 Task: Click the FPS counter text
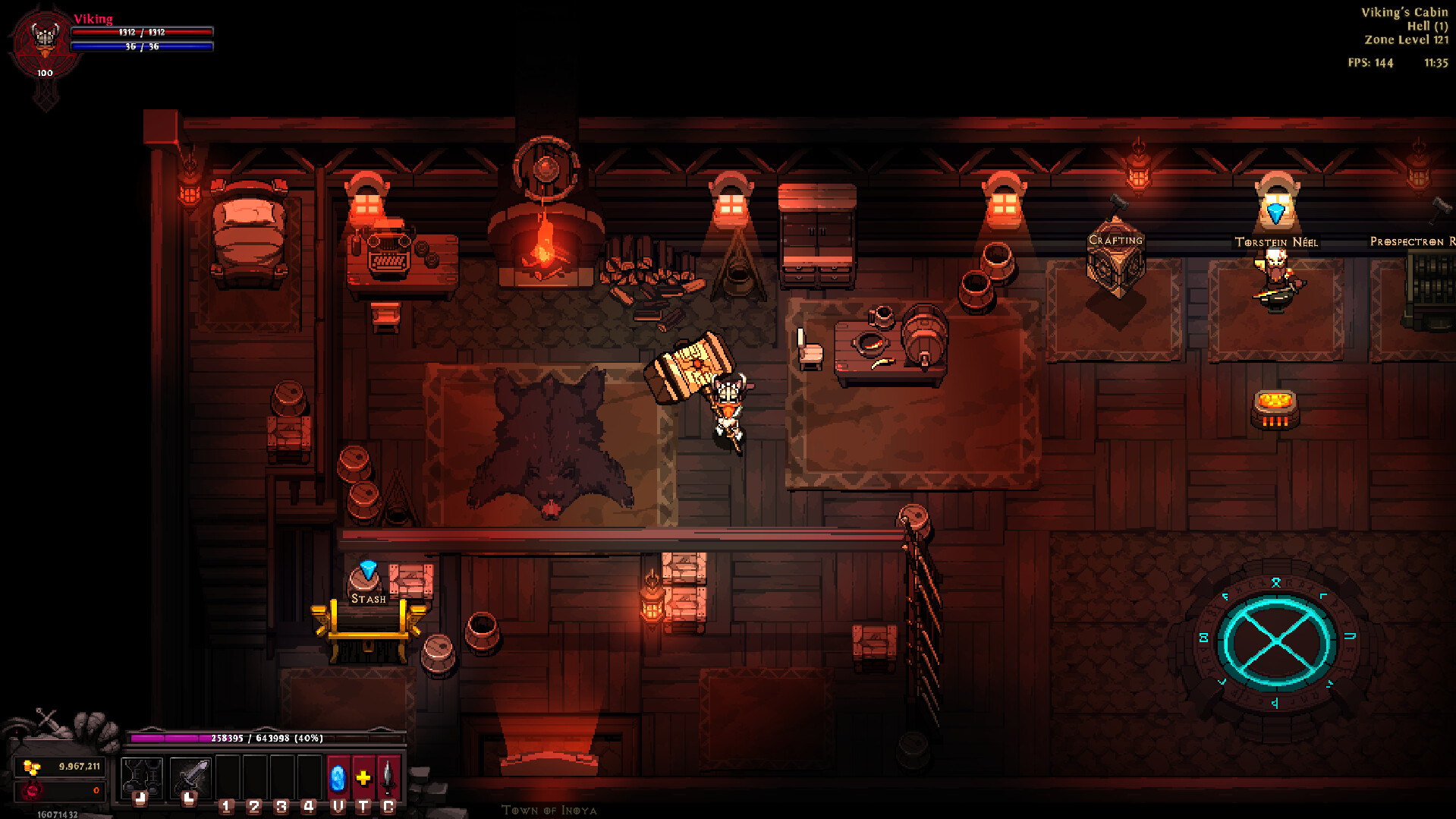click(x=1370, y=63)
